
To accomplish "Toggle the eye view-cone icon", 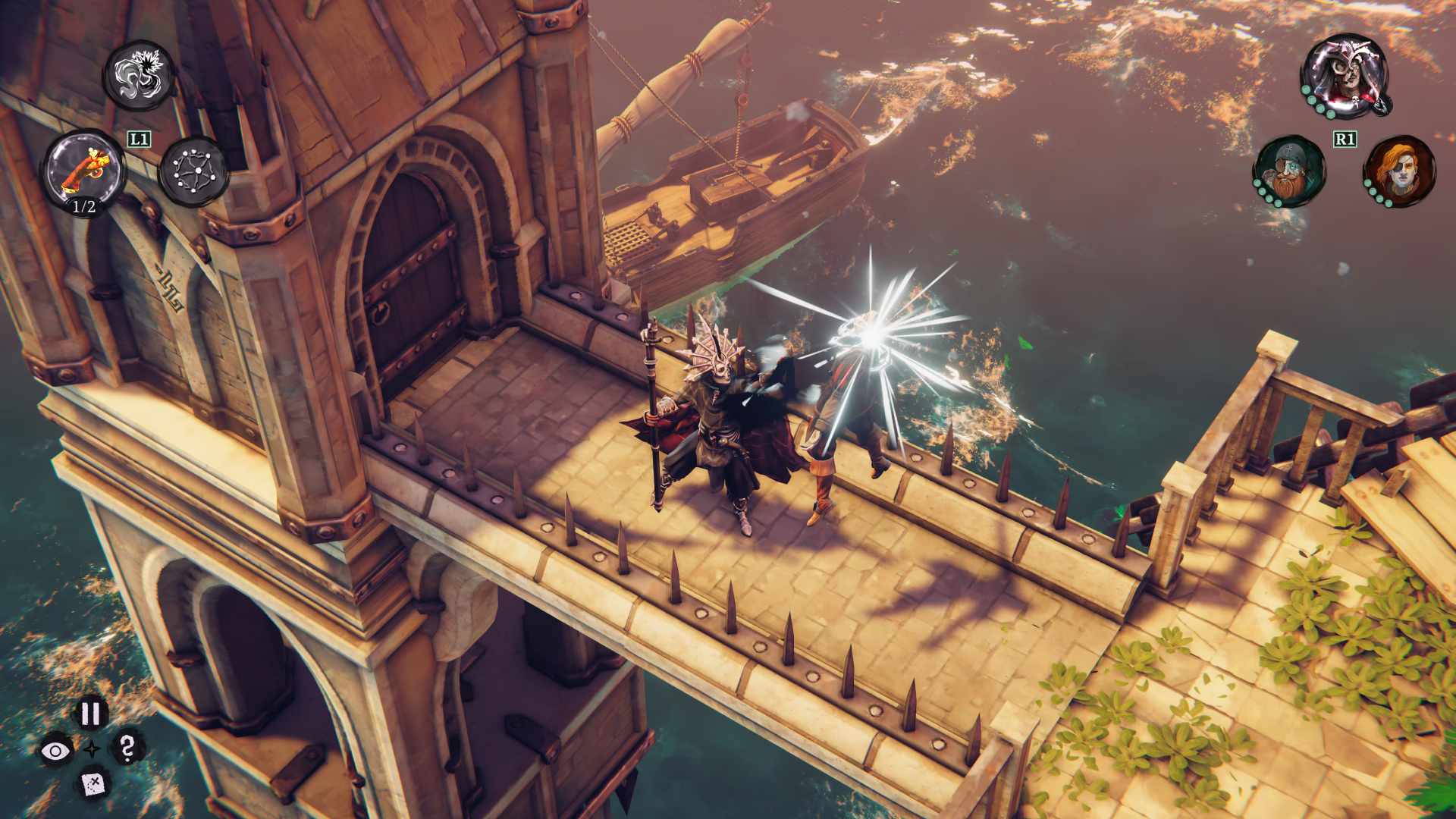I will click(x=55, y=751).
